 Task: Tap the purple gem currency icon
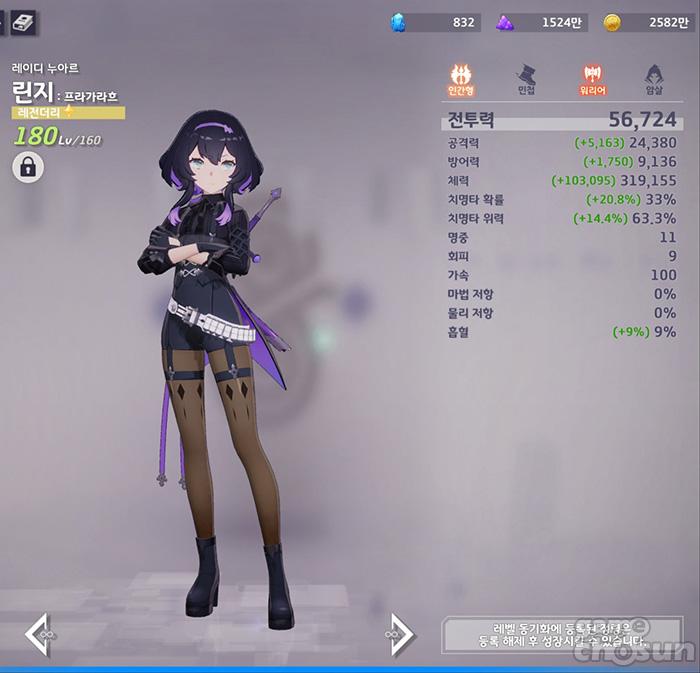(x=506, y=22)
